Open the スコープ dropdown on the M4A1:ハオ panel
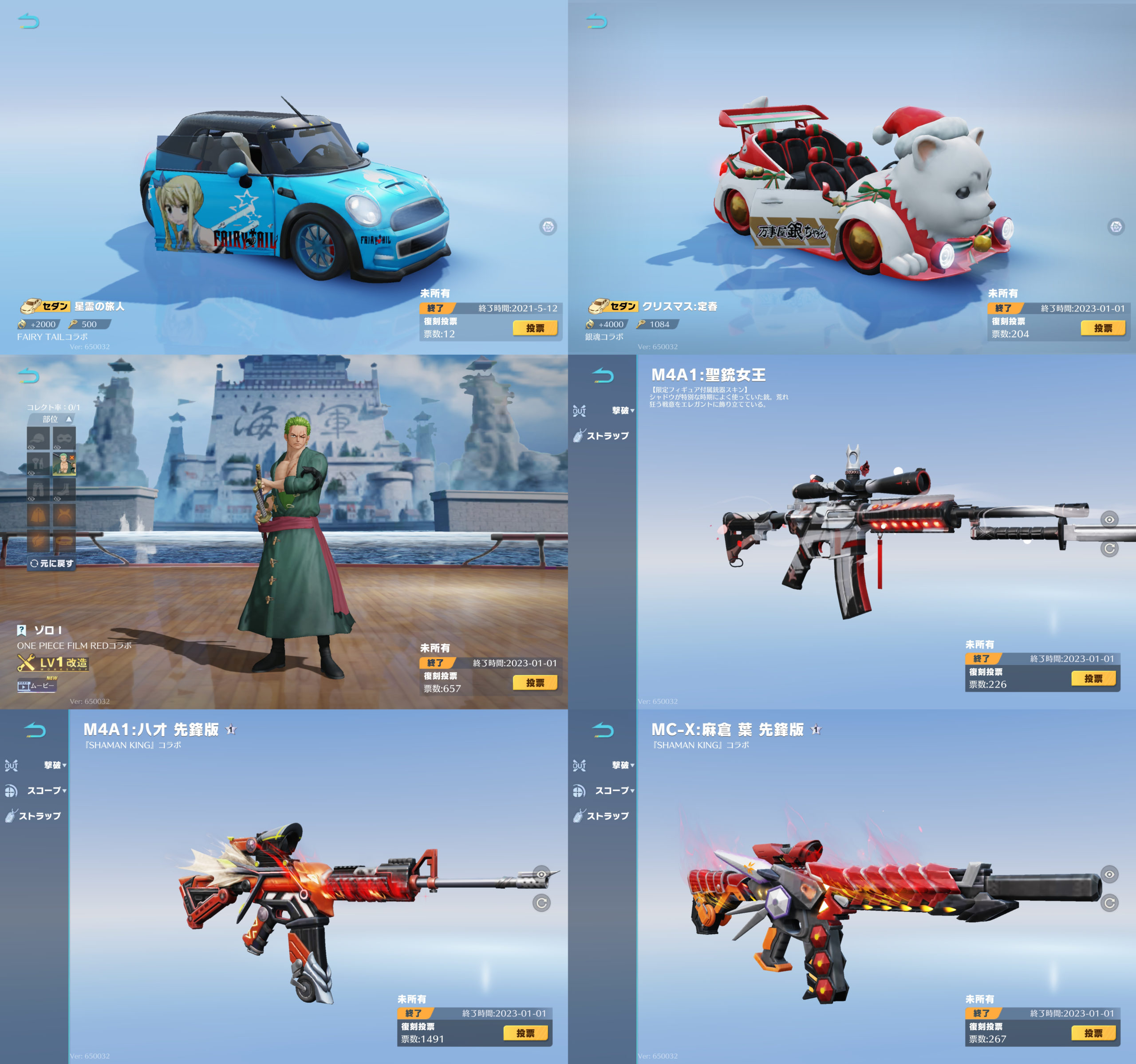Image resolution: width=1136 pixels, height=1064 pixels. [46, 791]
